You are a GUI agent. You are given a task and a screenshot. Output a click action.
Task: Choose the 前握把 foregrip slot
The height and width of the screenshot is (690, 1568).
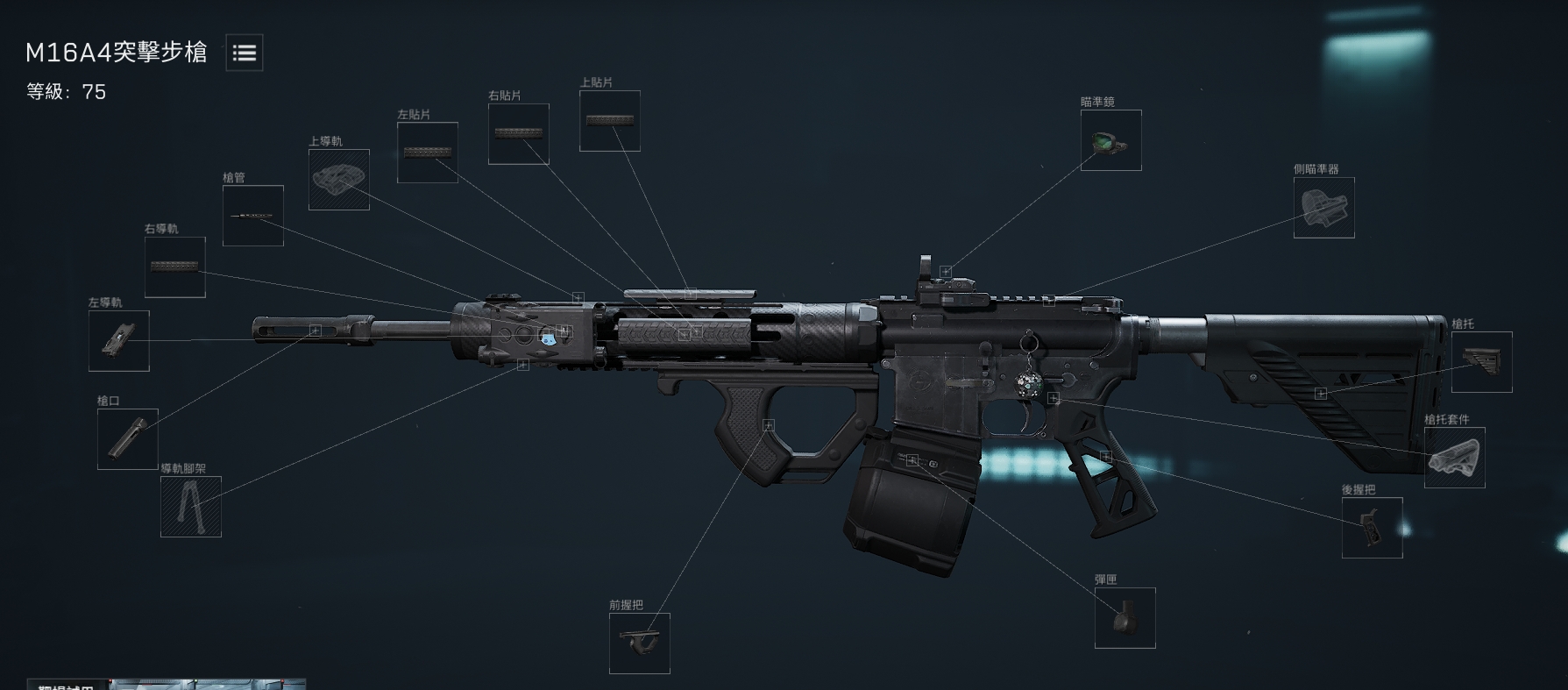pos(639,644)
